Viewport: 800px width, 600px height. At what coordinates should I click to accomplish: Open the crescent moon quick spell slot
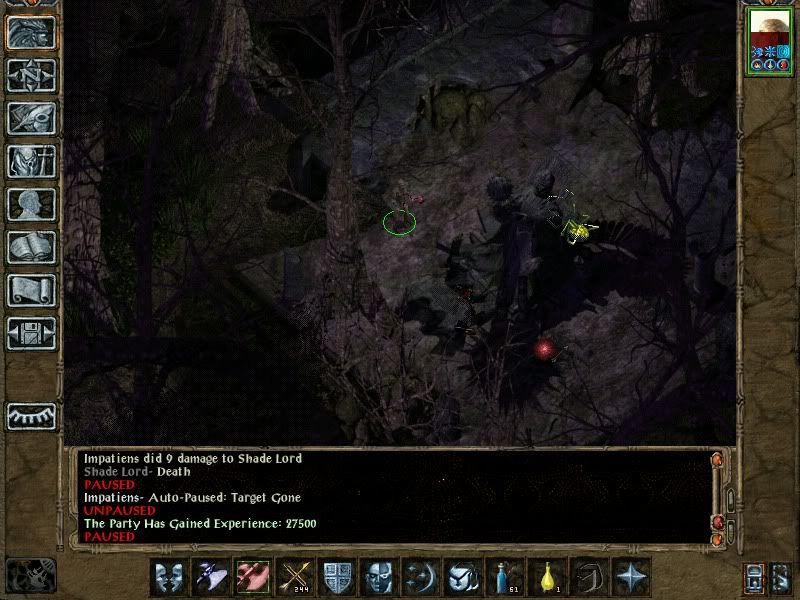421,578
